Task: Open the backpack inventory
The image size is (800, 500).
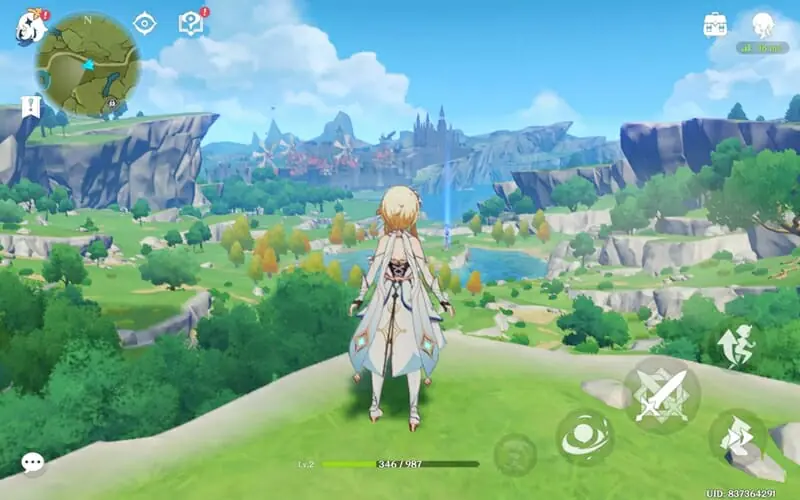Action: [715, 24]
